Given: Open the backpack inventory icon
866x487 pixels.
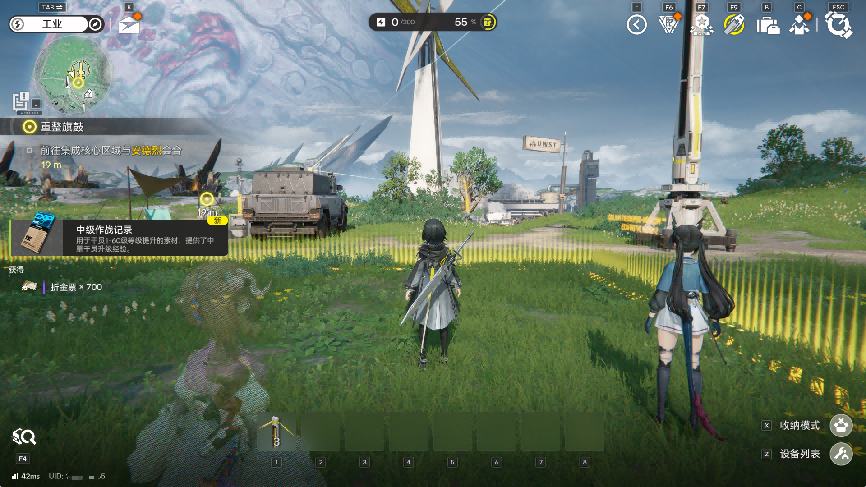Looking at the screenshot, I should click(x=767, y=26).
